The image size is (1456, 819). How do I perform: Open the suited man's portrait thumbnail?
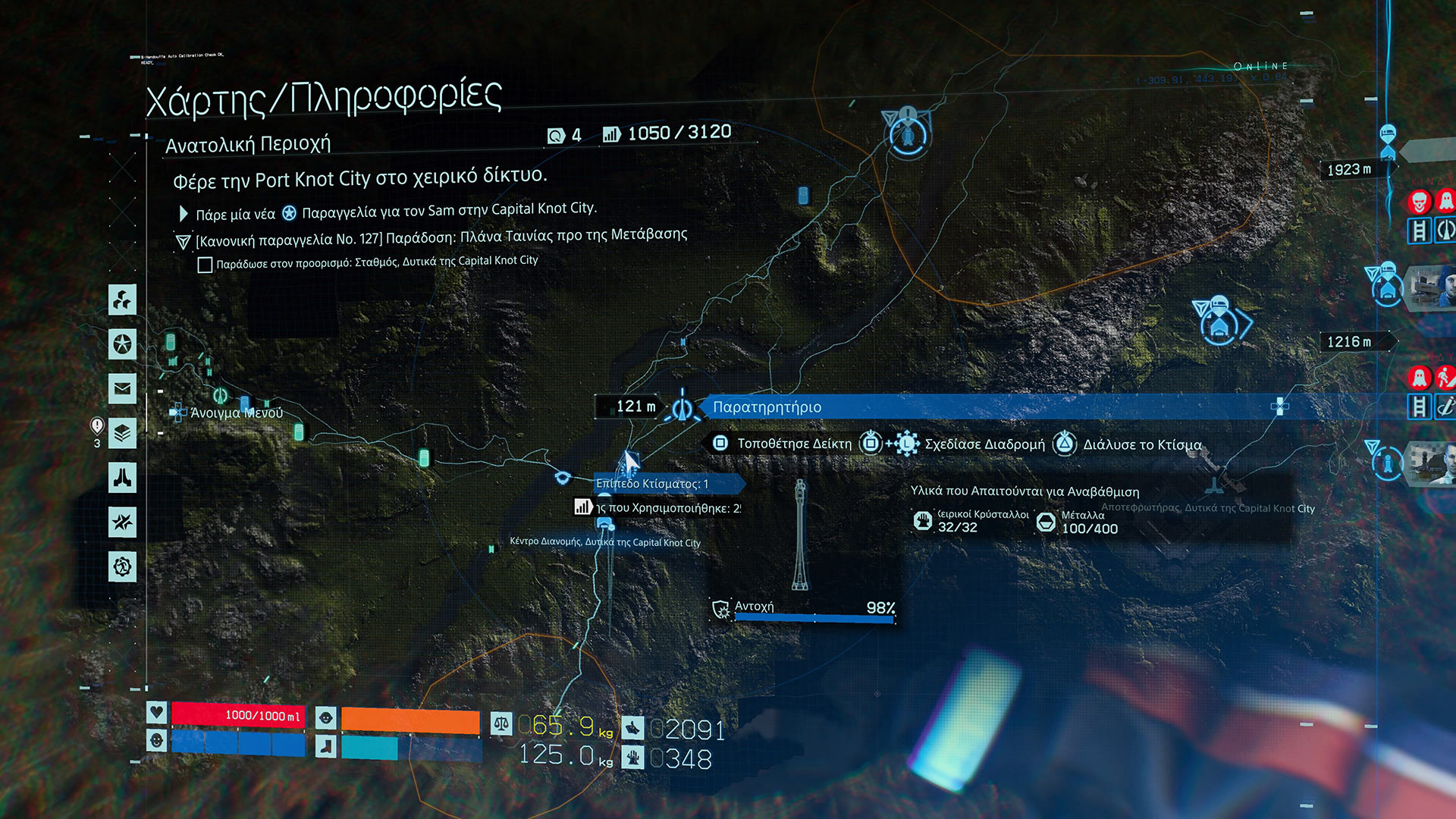coord(1432,463)
